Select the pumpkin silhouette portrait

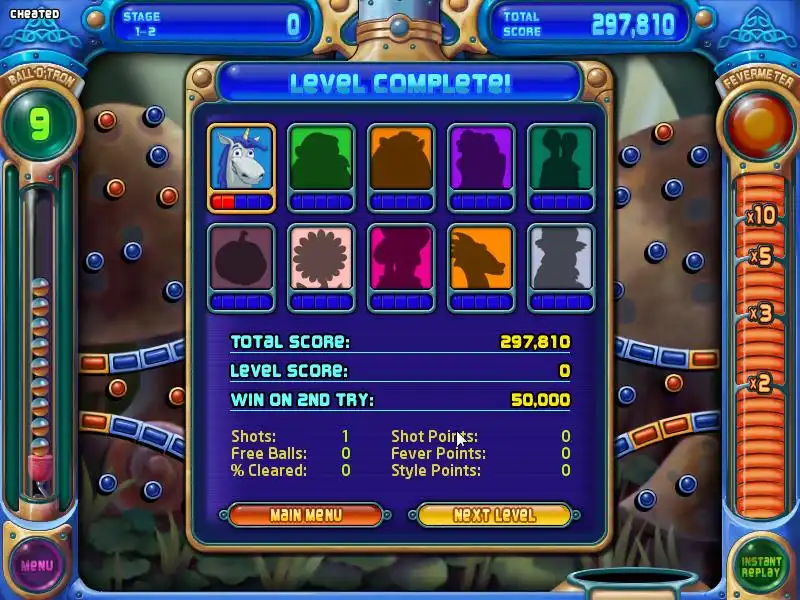pyautogui.click(x=241, y=259)
